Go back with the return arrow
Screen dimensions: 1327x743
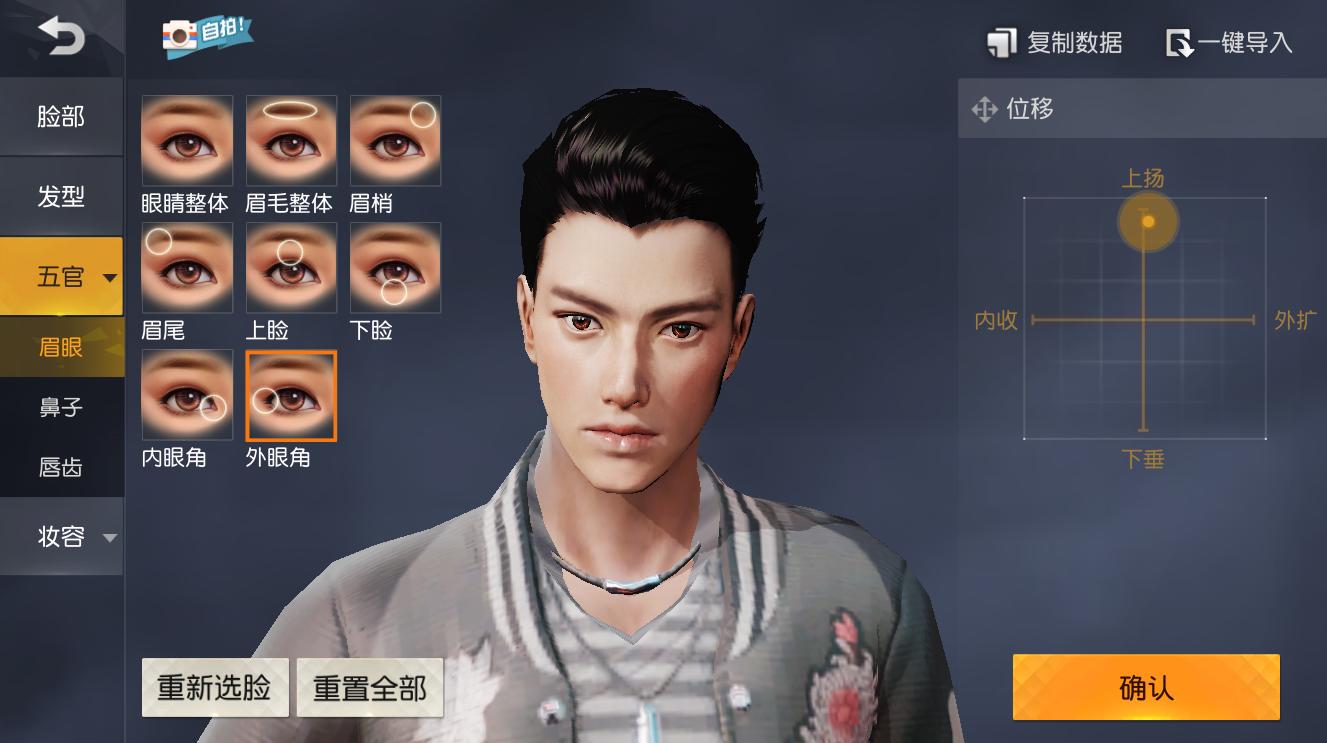[61, 37]
